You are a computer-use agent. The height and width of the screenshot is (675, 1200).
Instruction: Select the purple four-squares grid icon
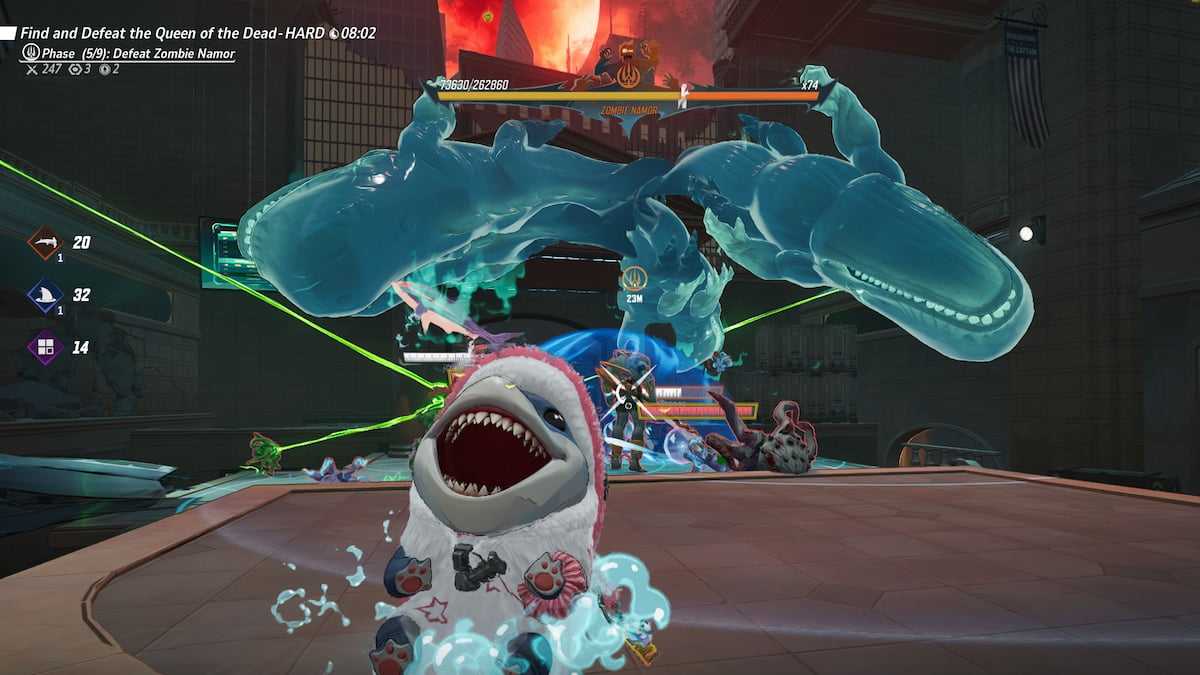click(45, 348)
